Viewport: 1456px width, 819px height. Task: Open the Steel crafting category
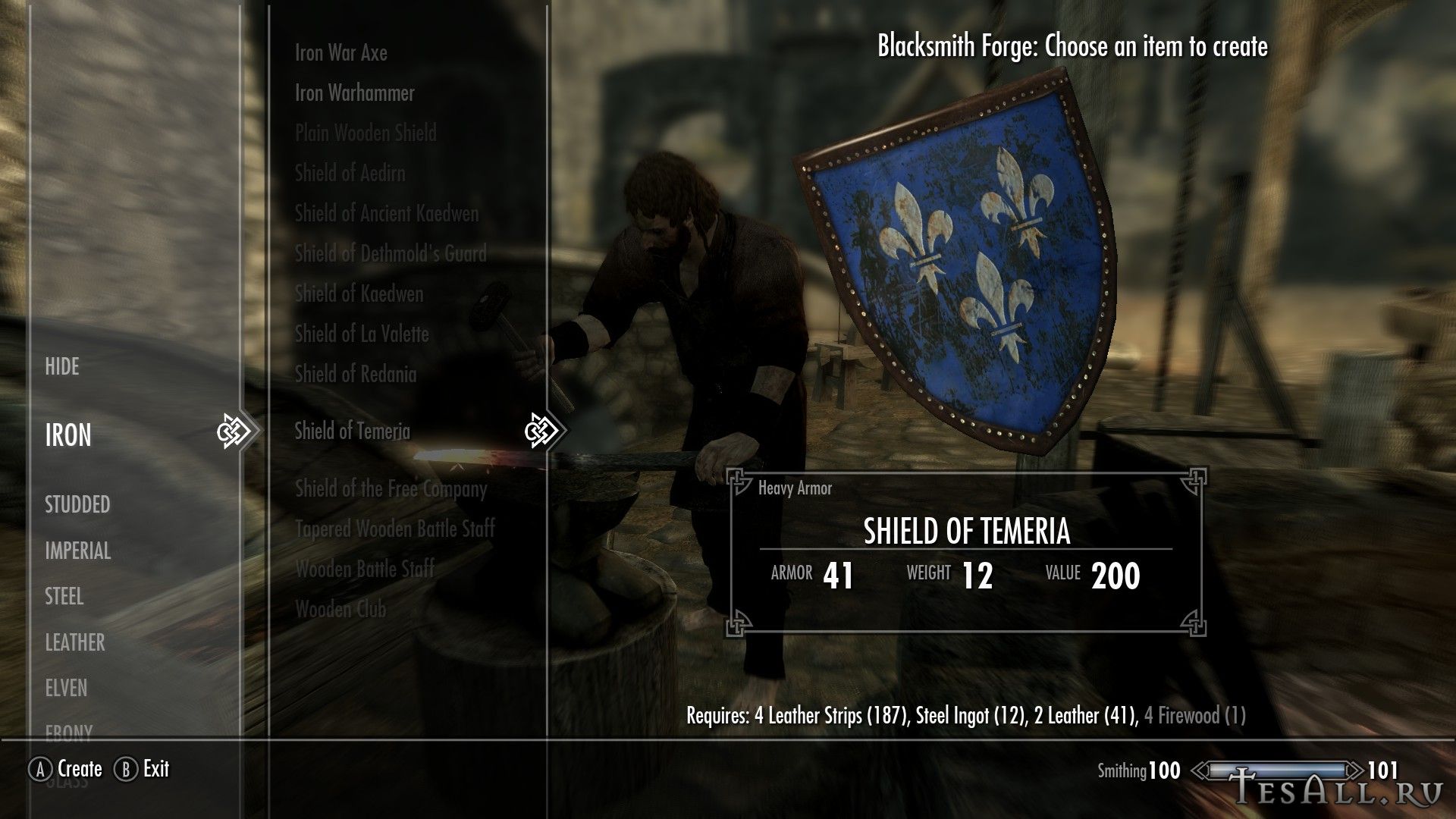64,597
